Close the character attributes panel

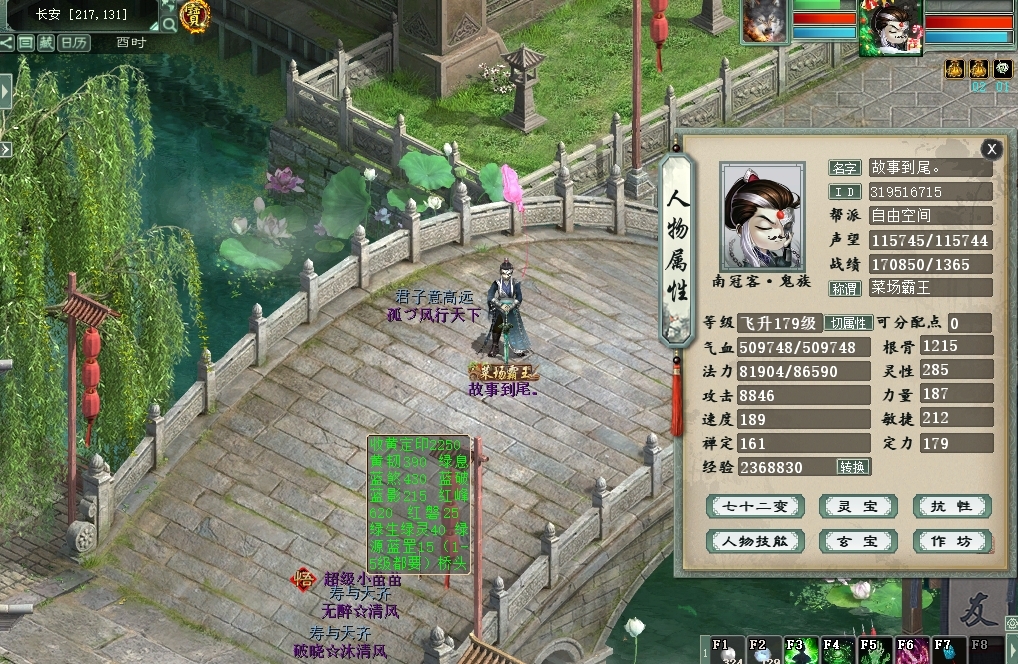990,149
